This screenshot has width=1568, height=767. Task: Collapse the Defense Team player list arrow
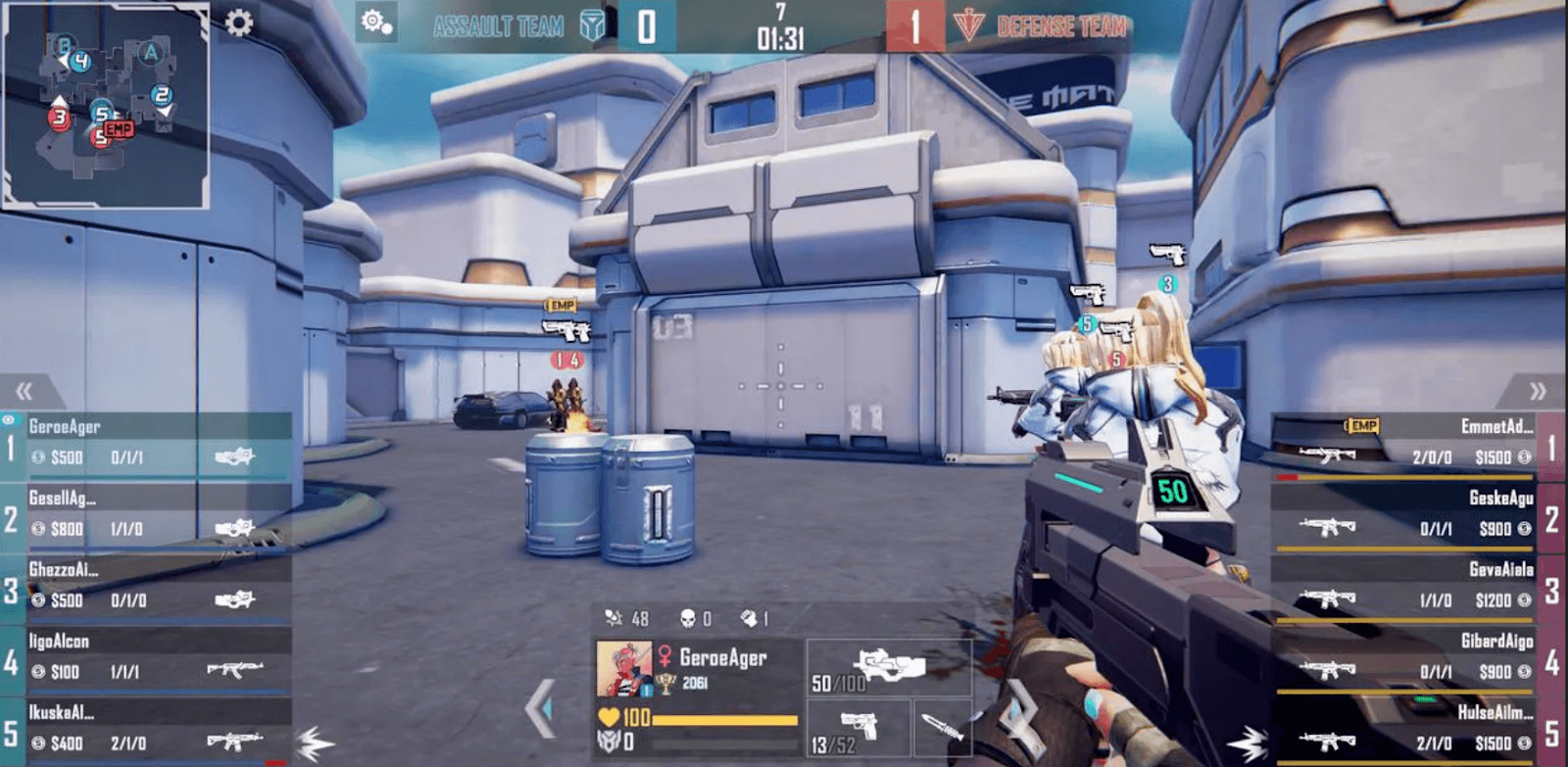point(1538,392)
